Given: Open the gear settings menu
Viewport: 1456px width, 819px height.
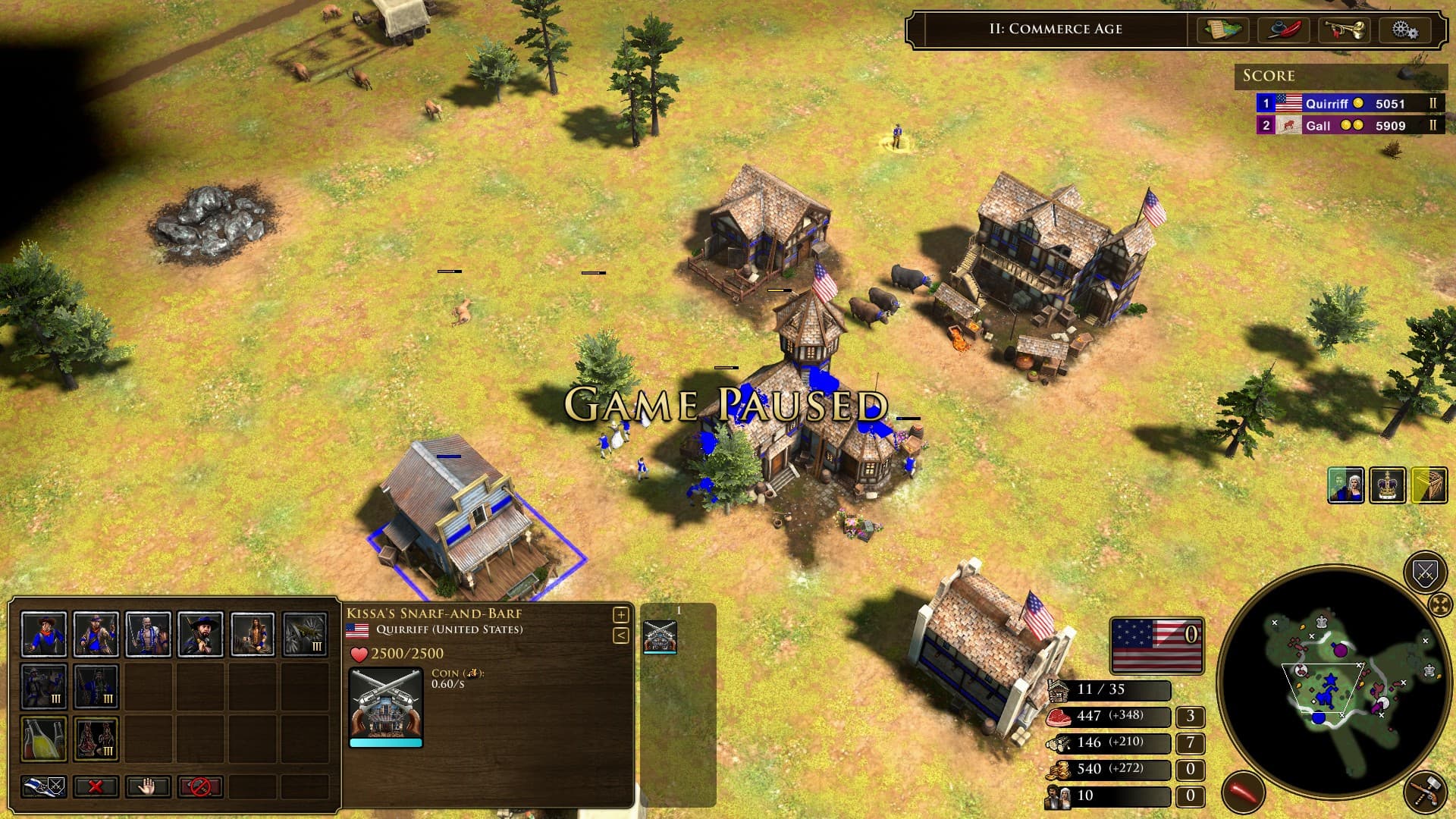Looking at the screenshot, I should point(1404,30).
